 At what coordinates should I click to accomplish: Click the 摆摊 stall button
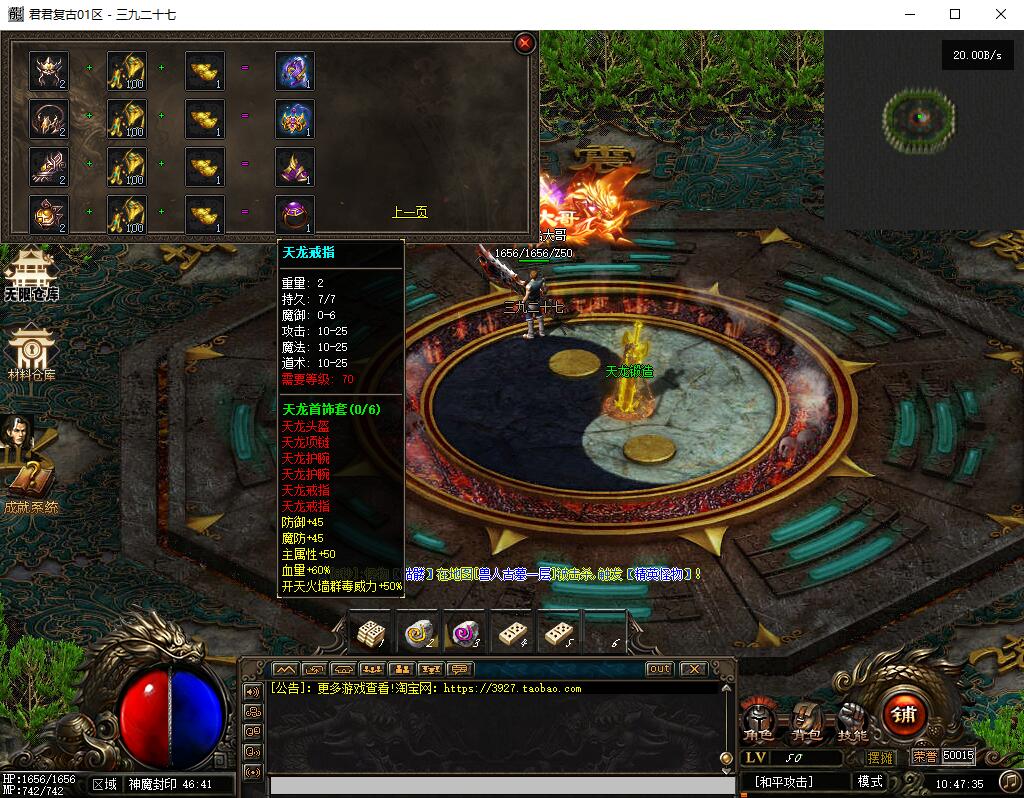point(881,757)
